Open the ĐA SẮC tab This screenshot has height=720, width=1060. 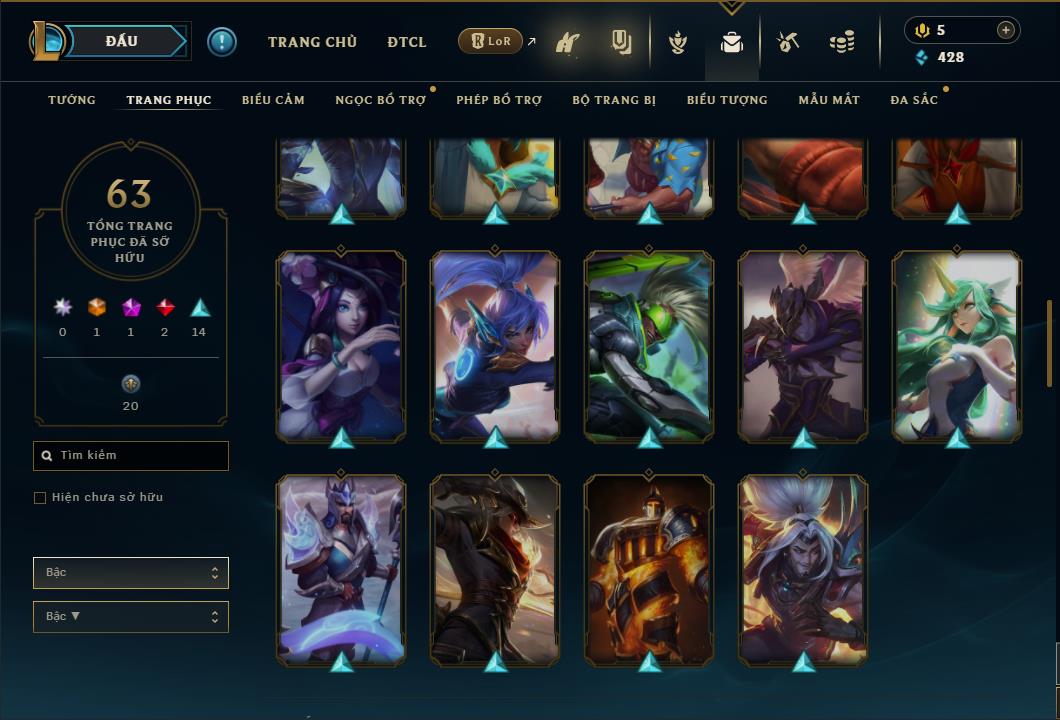(x=914, y=100)
